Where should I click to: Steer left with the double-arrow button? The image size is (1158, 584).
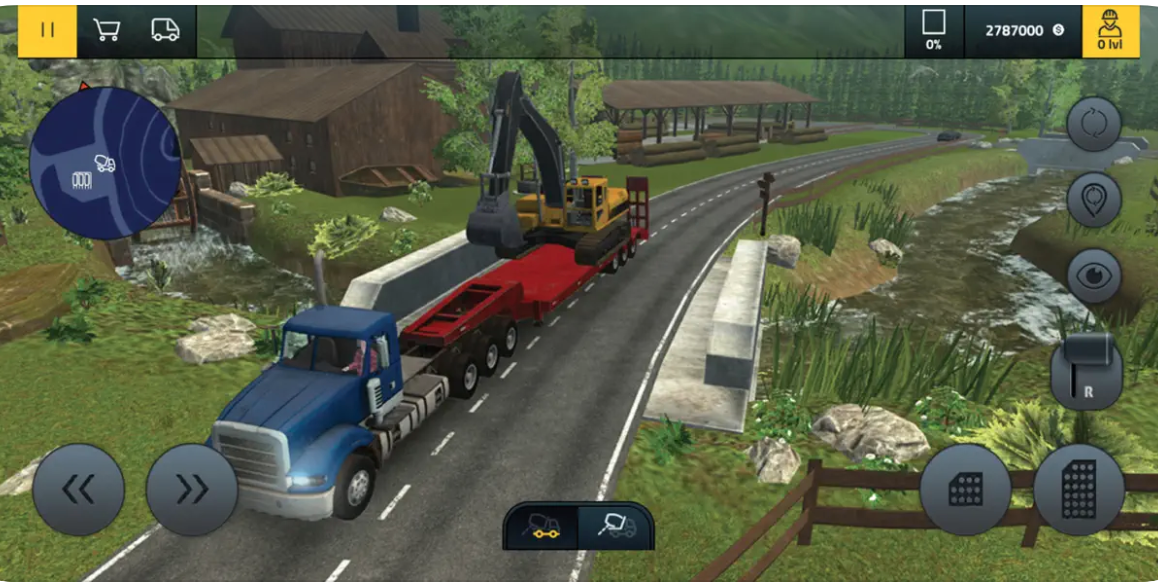coord(78,489)
